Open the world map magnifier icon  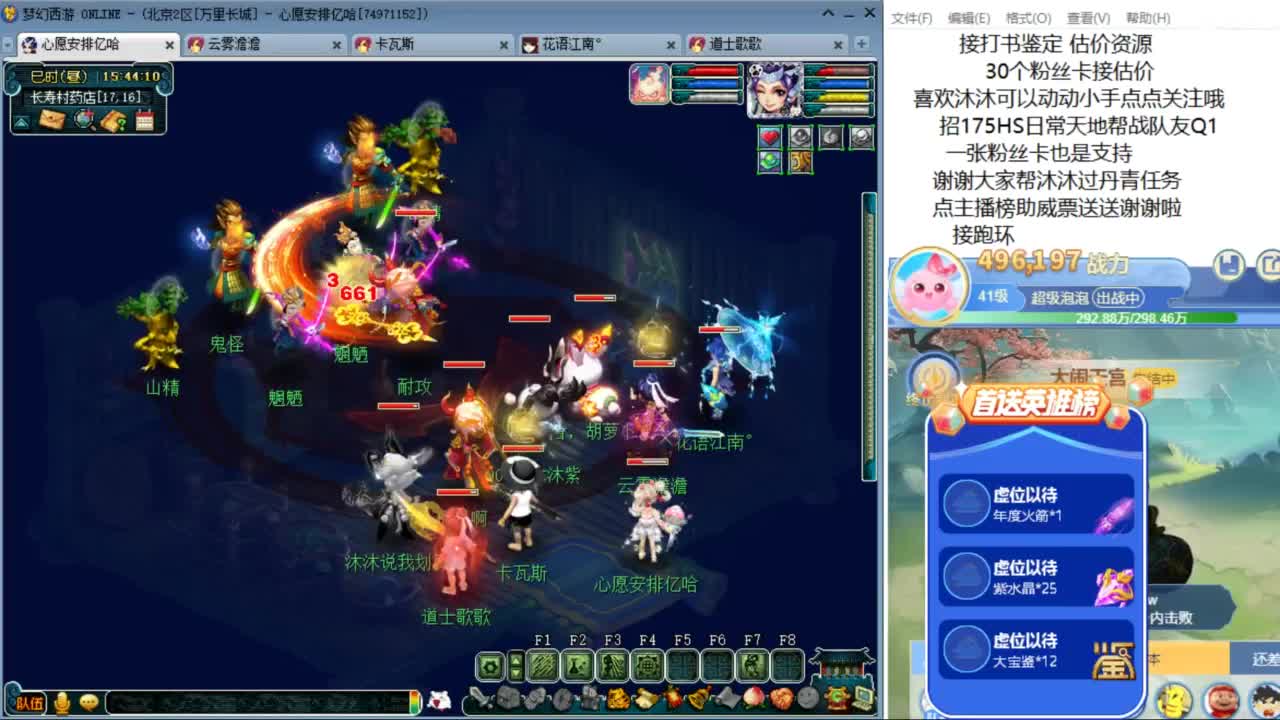coord(84,120)
